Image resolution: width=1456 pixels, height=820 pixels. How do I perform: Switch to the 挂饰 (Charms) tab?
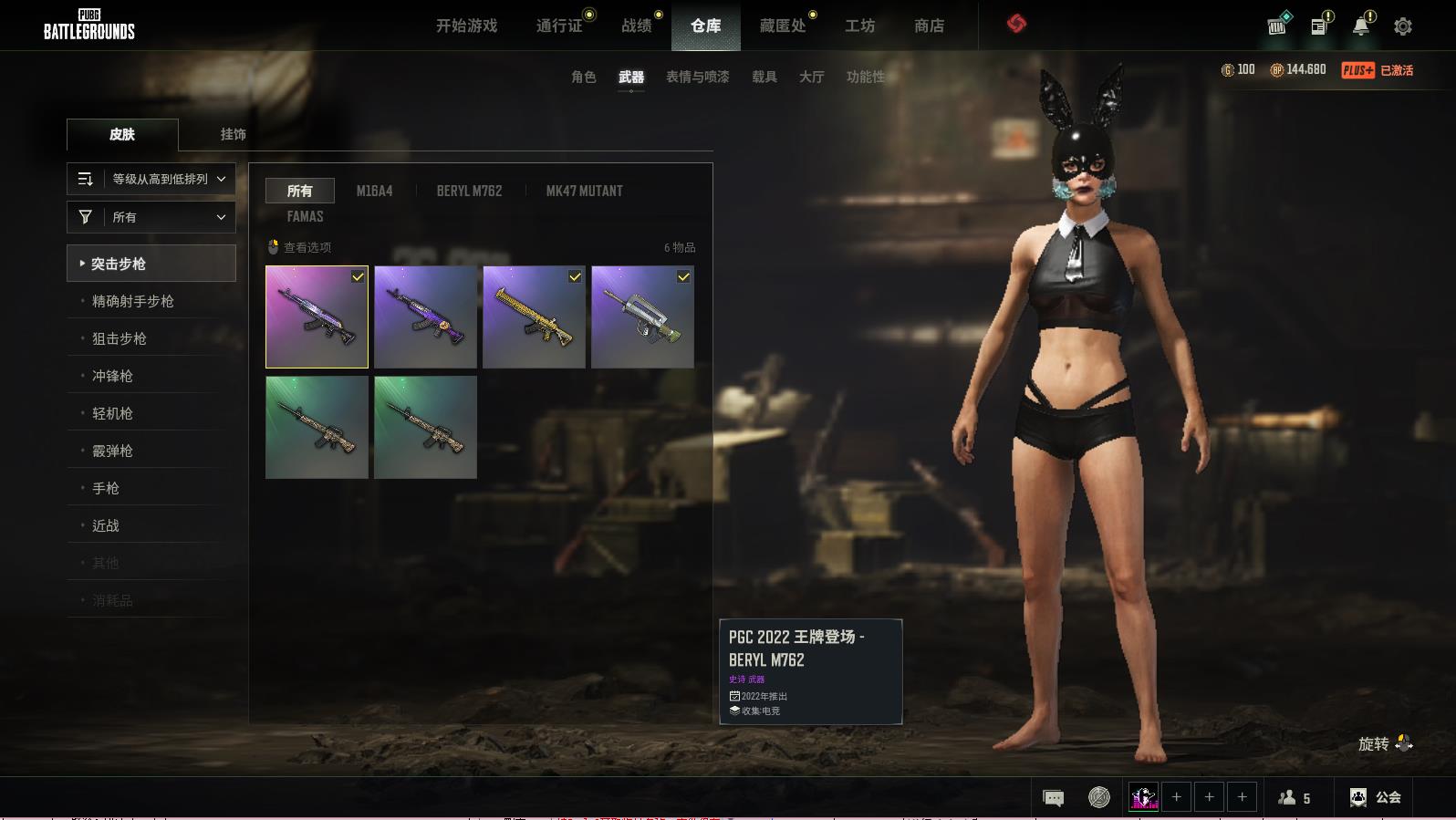(233, 134)
